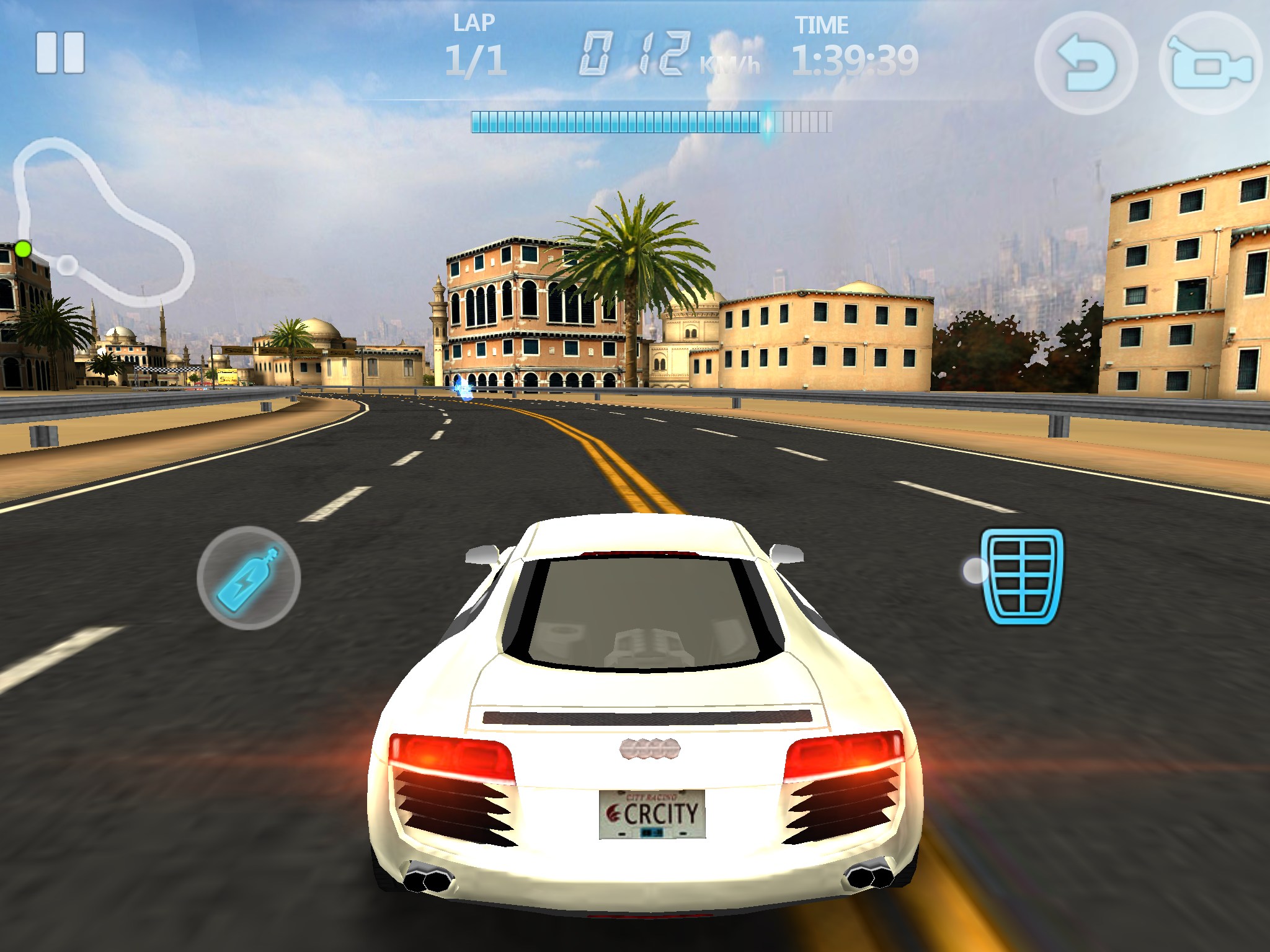This screenshot has width=1270, height=952.
Task: Pause the race
Action: (60, 53)
